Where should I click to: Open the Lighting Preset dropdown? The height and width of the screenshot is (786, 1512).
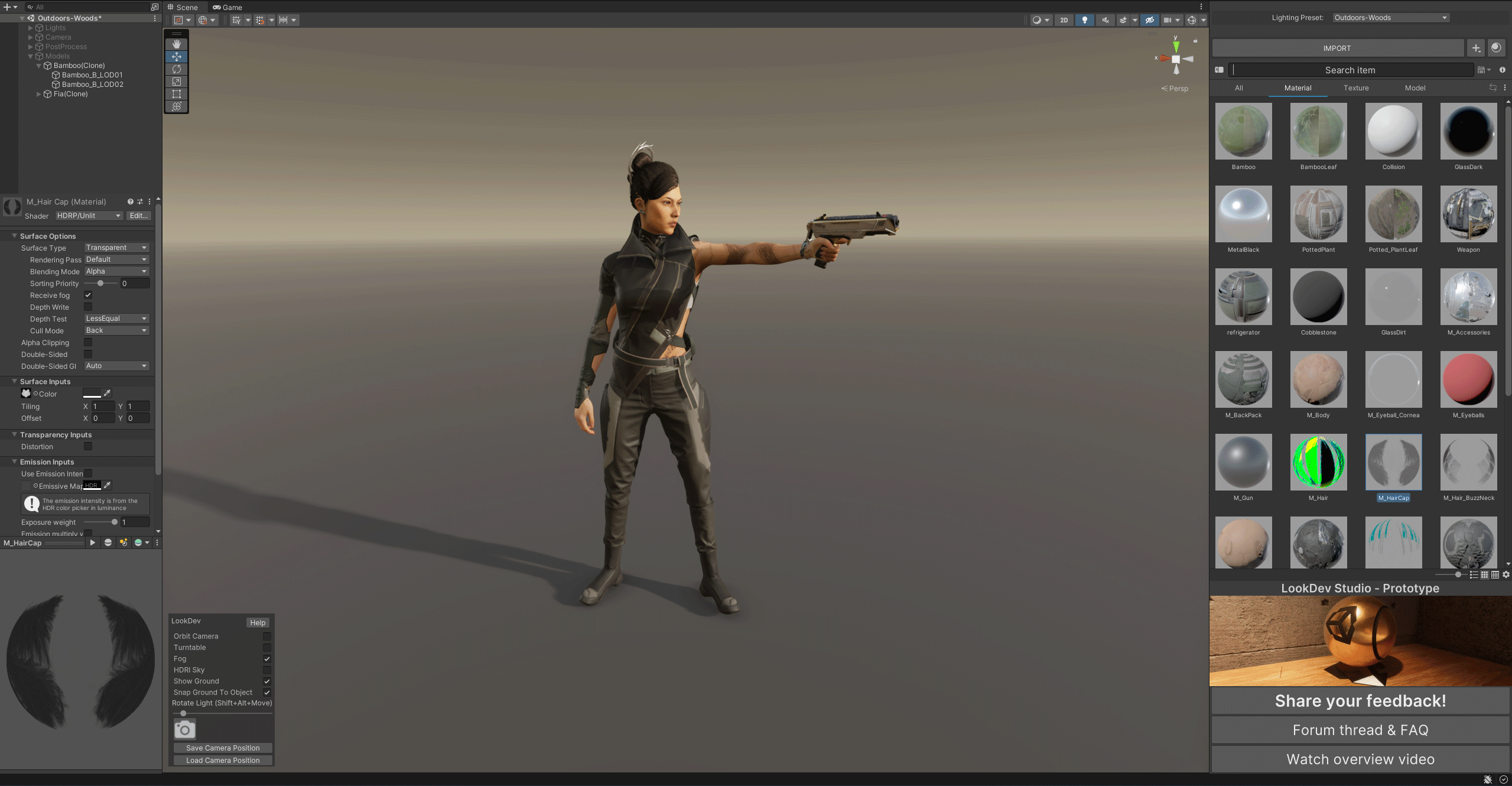point(1391,18)
